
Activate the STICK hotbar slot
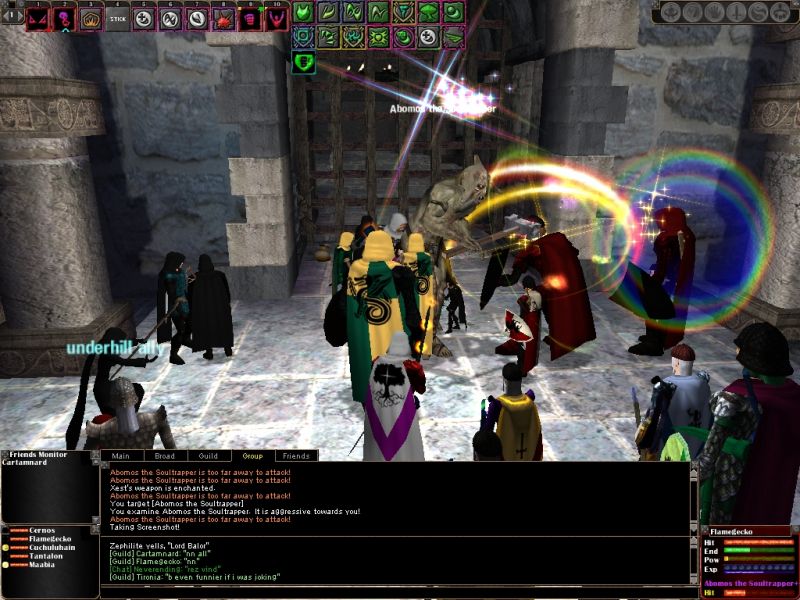point(118,18)
